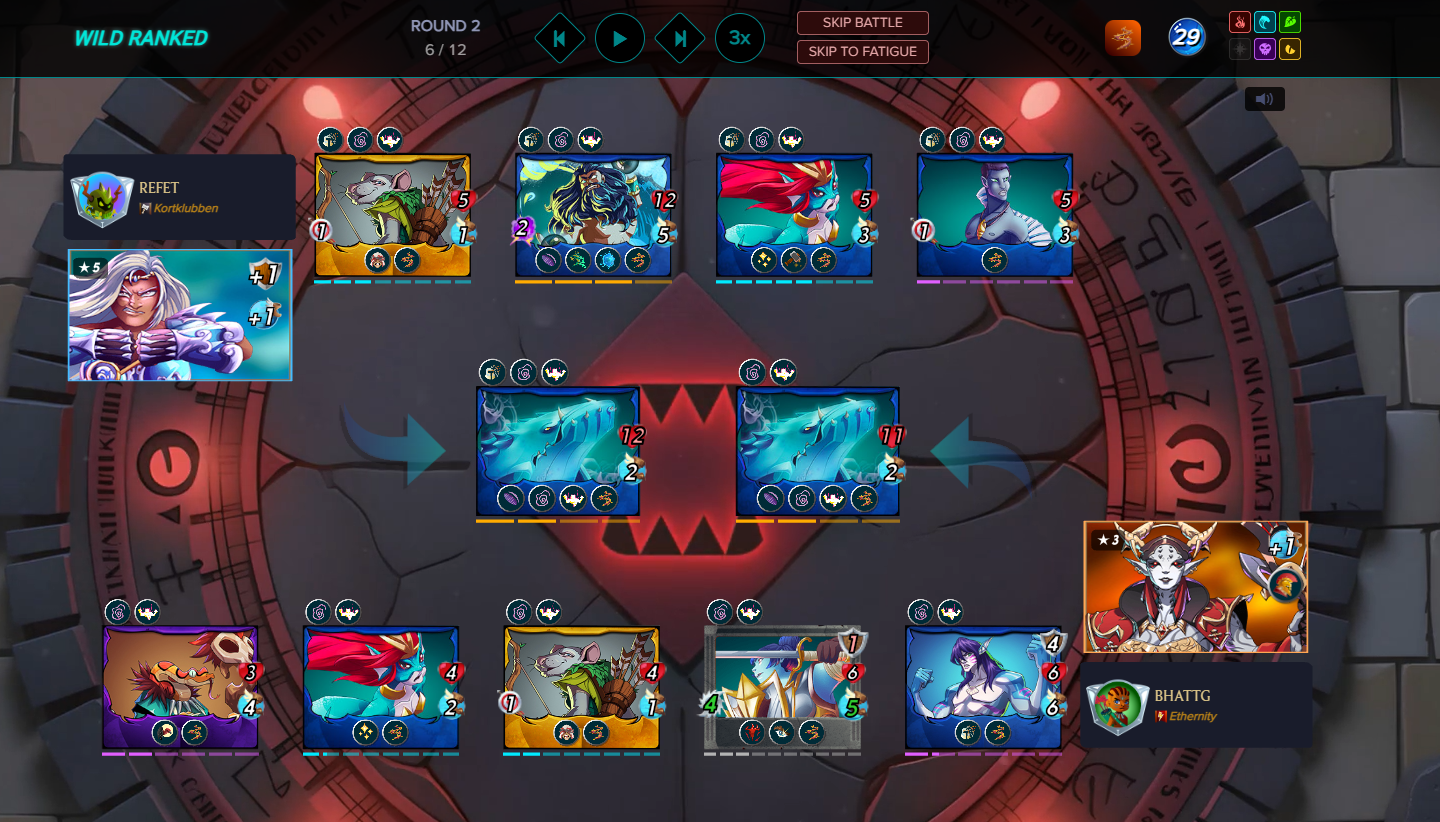Open the BHATTG player panel

(x=1195, y=704)
